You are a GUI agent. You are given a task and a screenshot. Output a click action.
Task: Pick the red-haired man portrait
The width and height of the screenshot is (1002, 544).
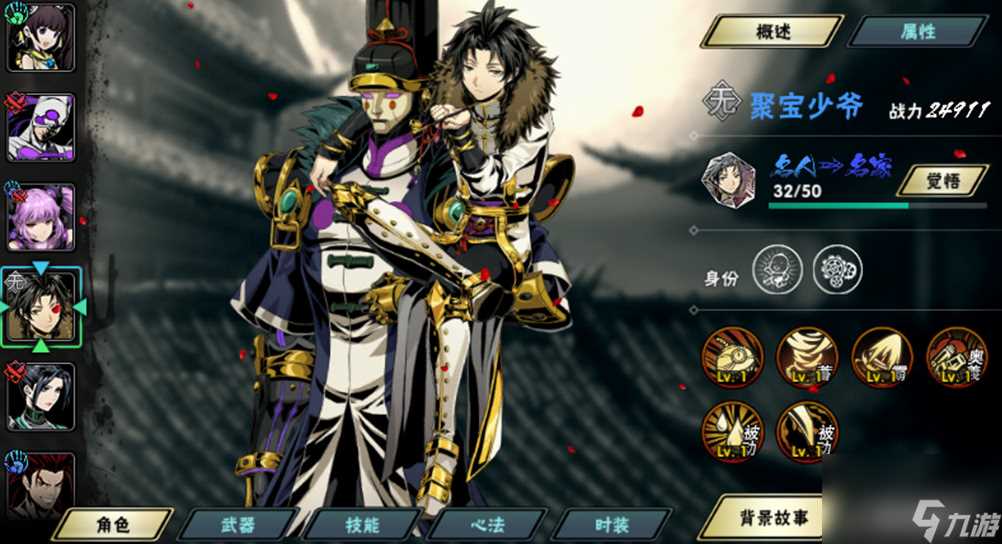click(41, 486)
